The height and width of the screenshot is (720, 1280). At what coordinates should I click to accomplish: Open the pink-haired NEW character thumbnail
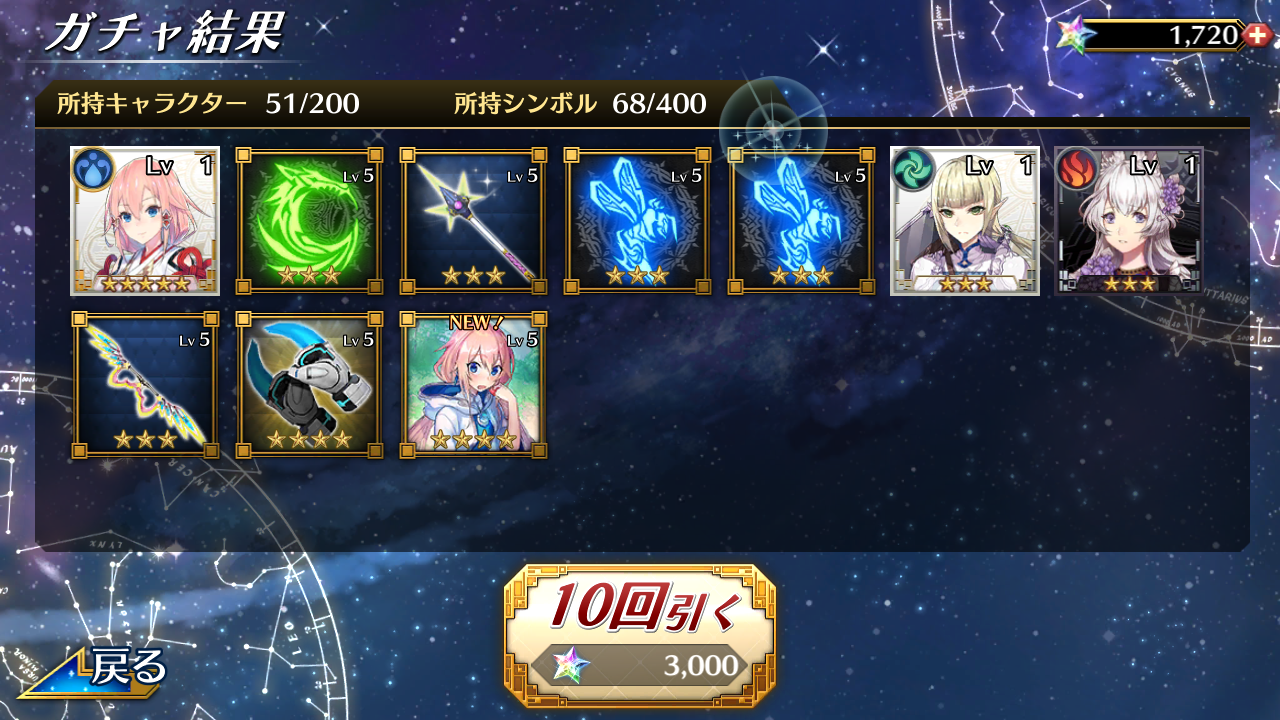(x=472, y=385)
